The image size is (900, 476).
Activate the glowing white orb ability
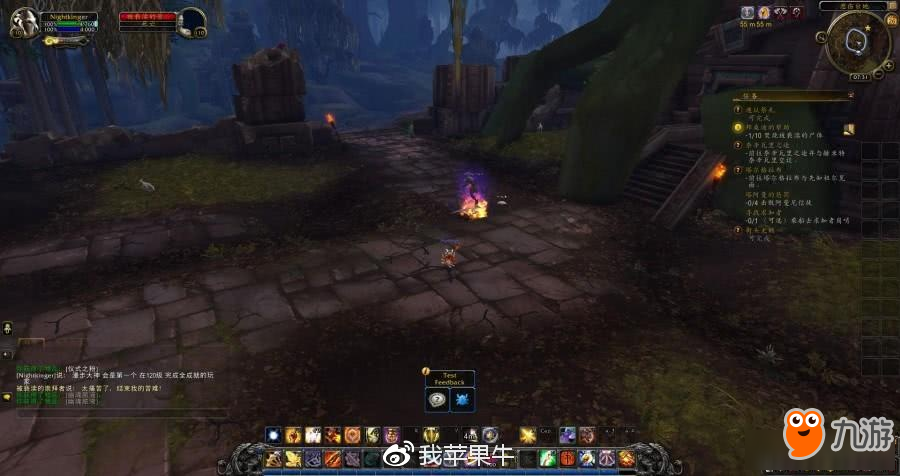tap(273, 434)
